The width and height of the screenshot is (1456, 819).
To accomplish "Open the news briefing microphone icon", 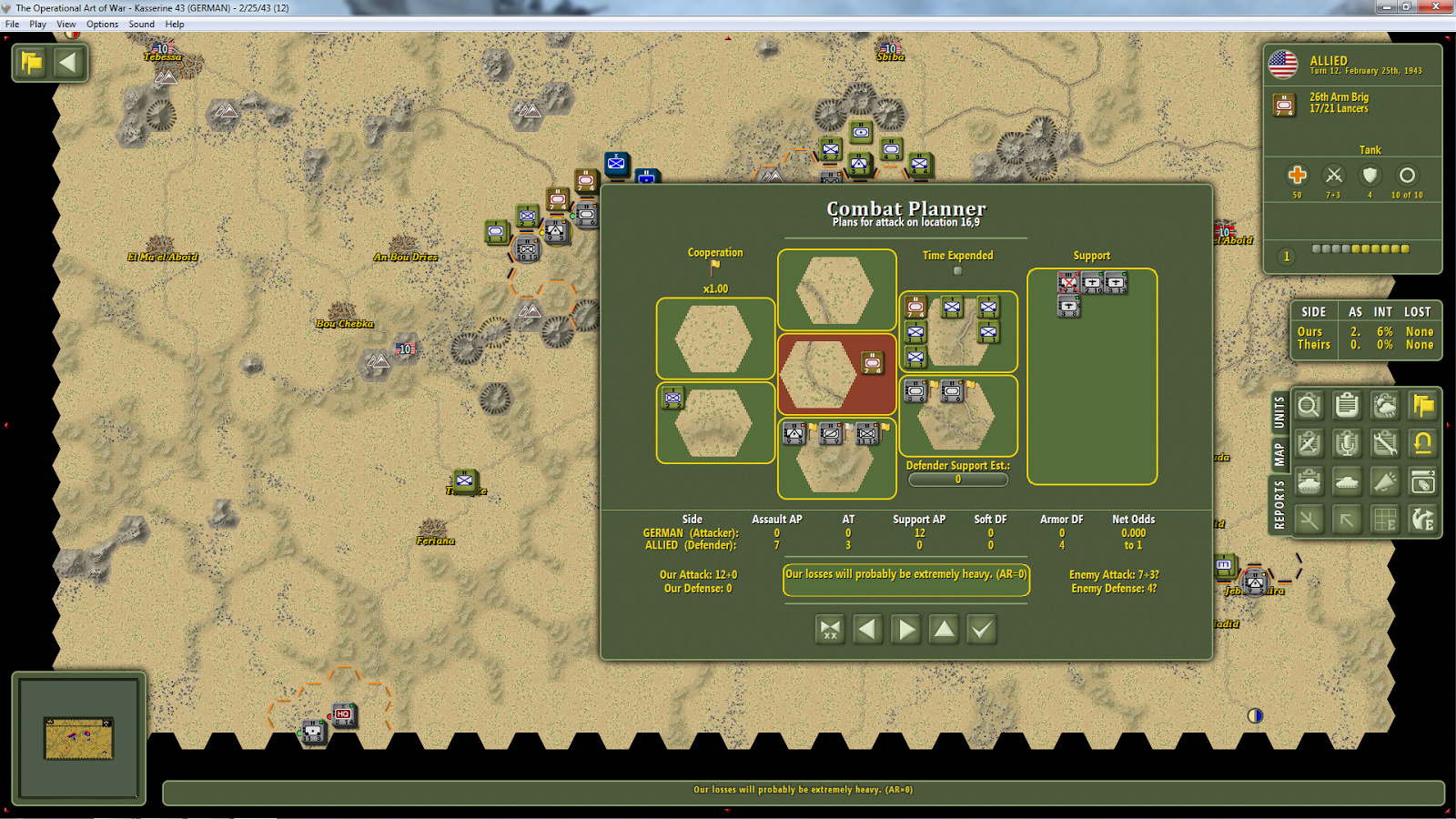I will click(1347, 443).
